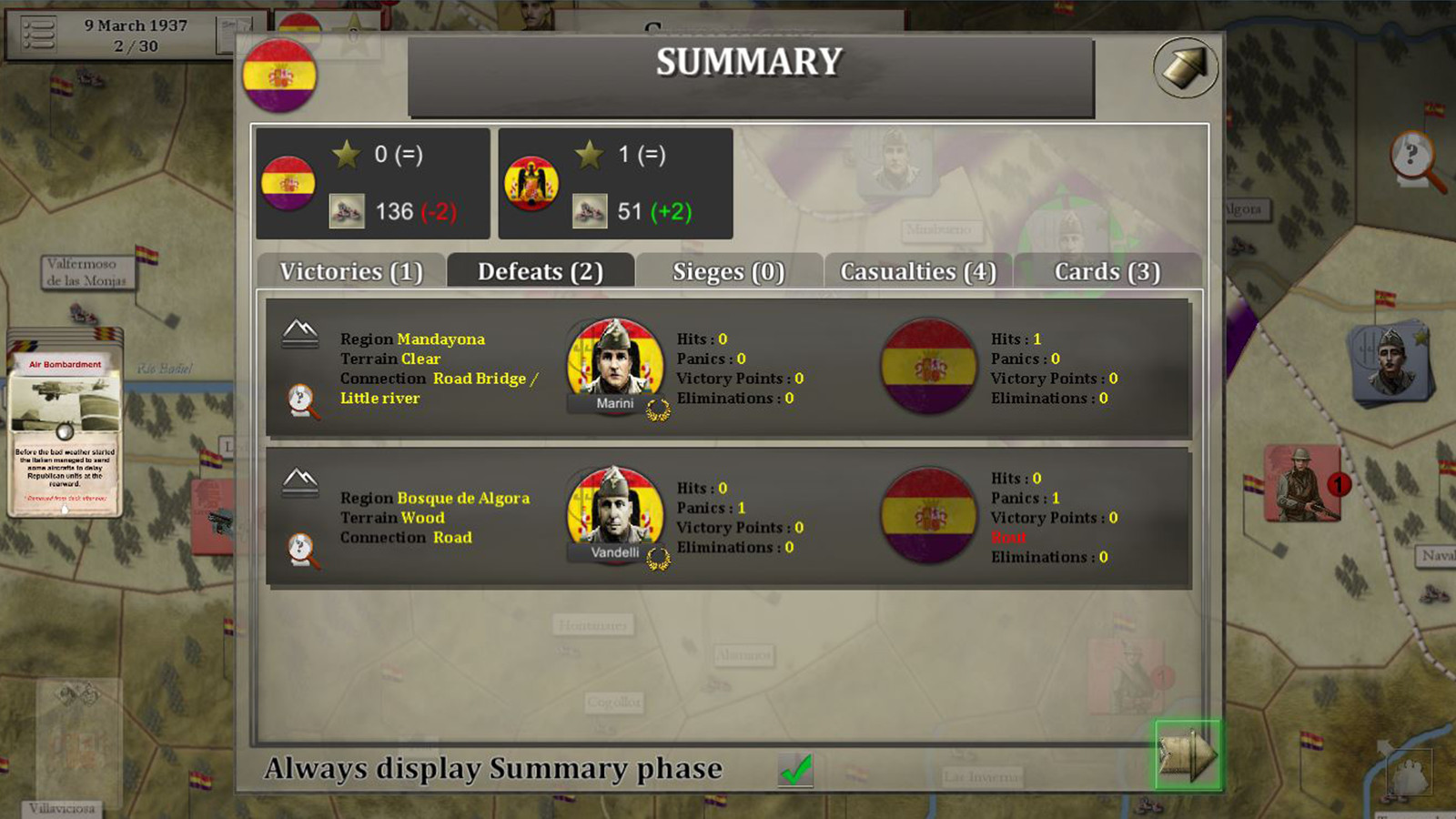Viewport: 1456px width, 819px height.
Task: Open the Sieges tab
Action: click(728, 271)
